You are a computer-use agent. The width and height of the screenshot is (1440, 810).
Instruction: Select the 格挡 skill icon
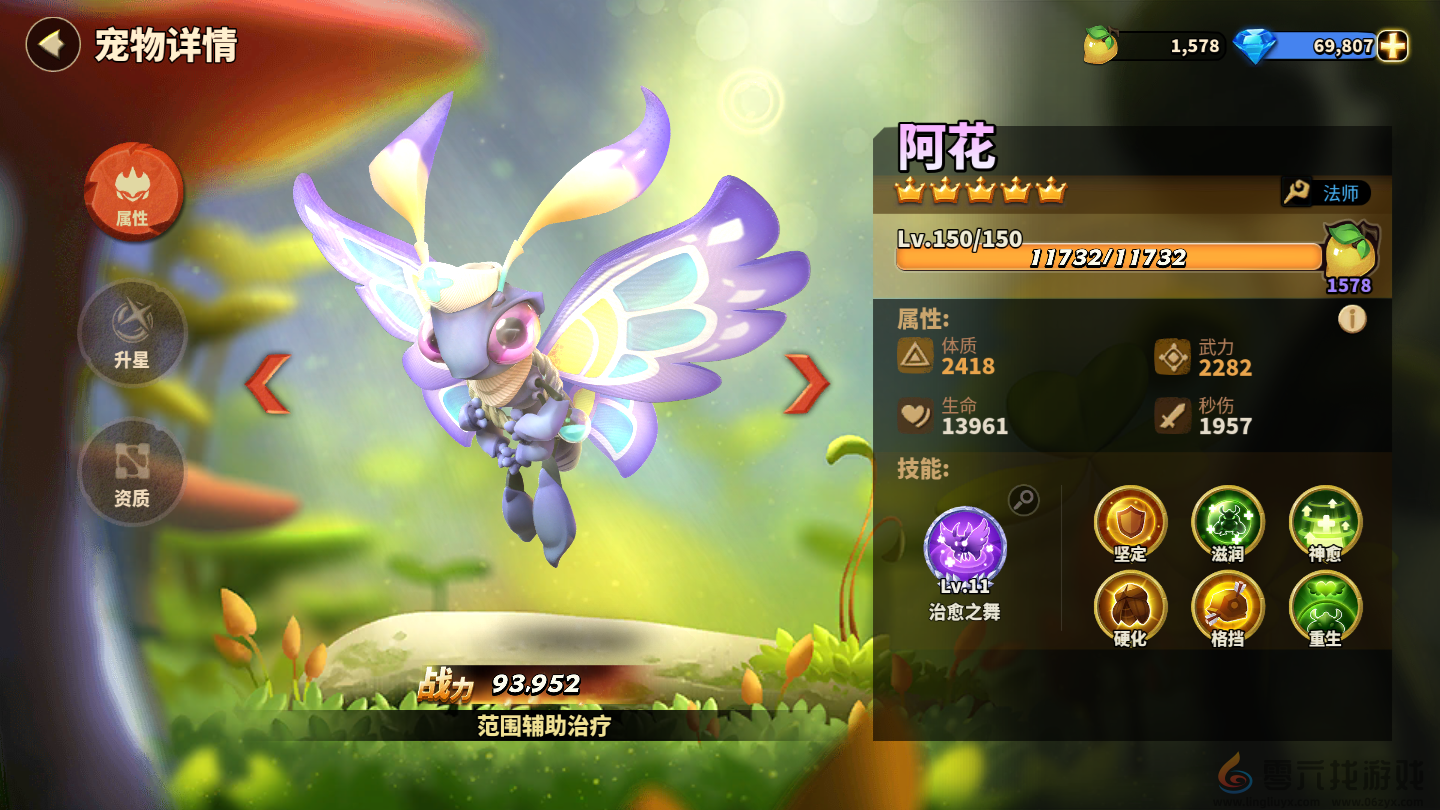pyautogui.click(x=1227, y=605)
